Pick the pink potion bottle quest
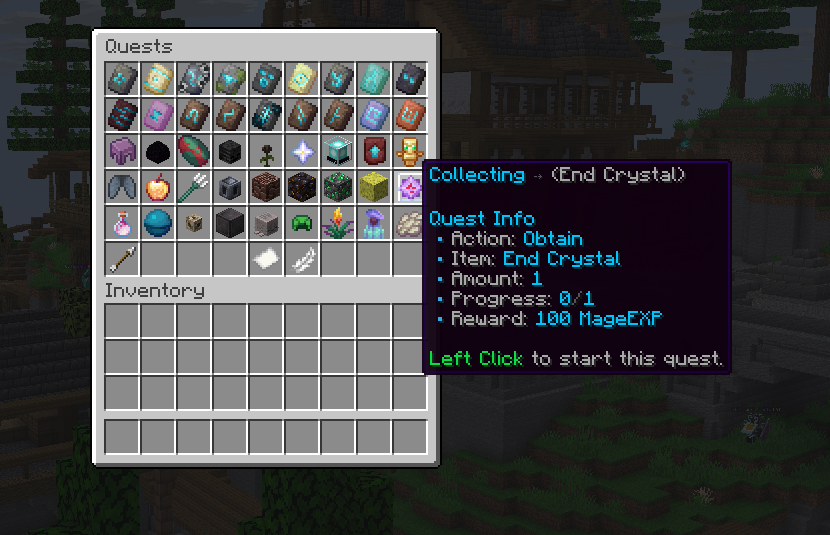This screenshot has height=535, width=830. (122, 222)
